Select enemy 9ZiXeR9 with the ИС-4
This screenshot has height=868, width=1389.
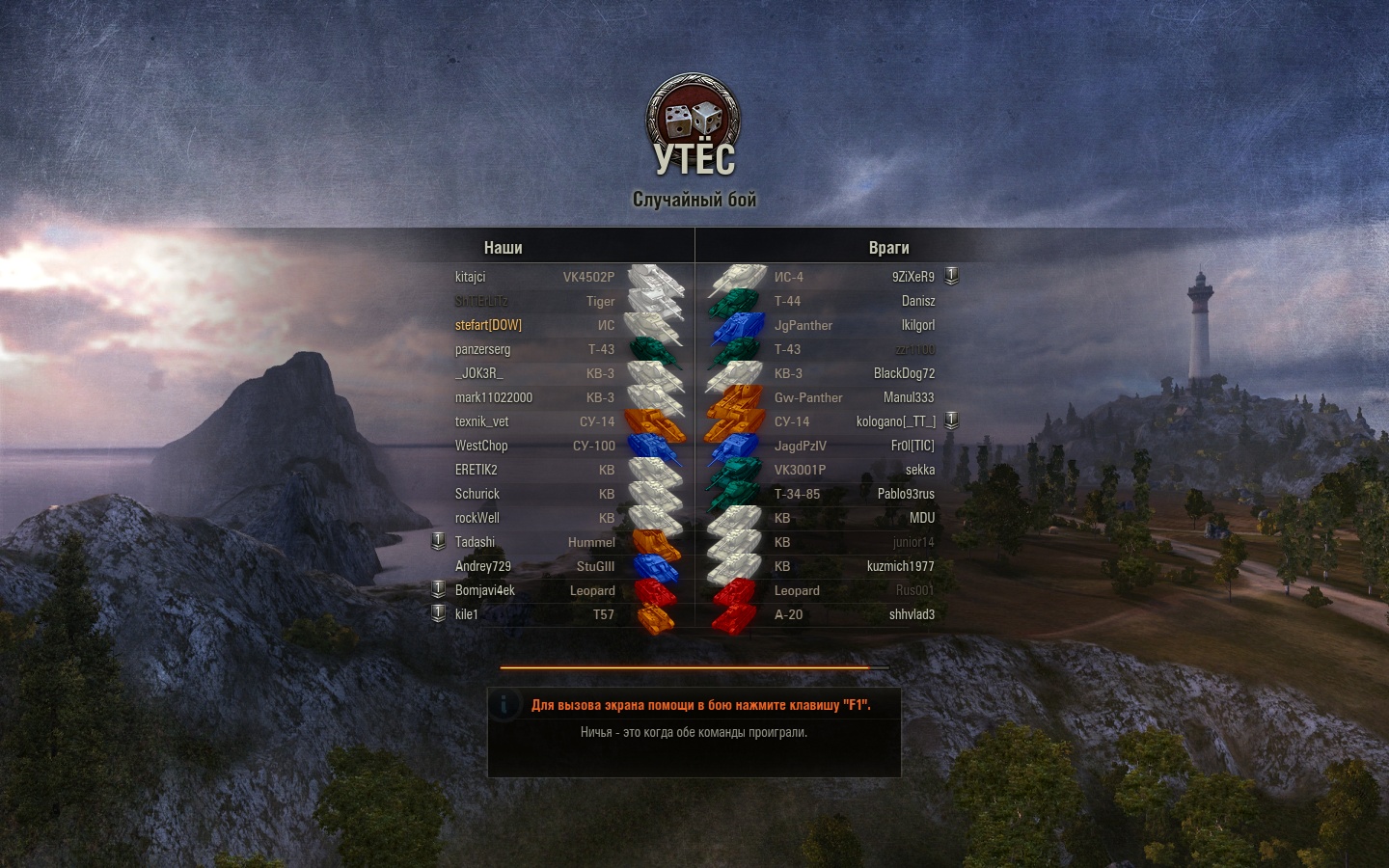[912, 277]
